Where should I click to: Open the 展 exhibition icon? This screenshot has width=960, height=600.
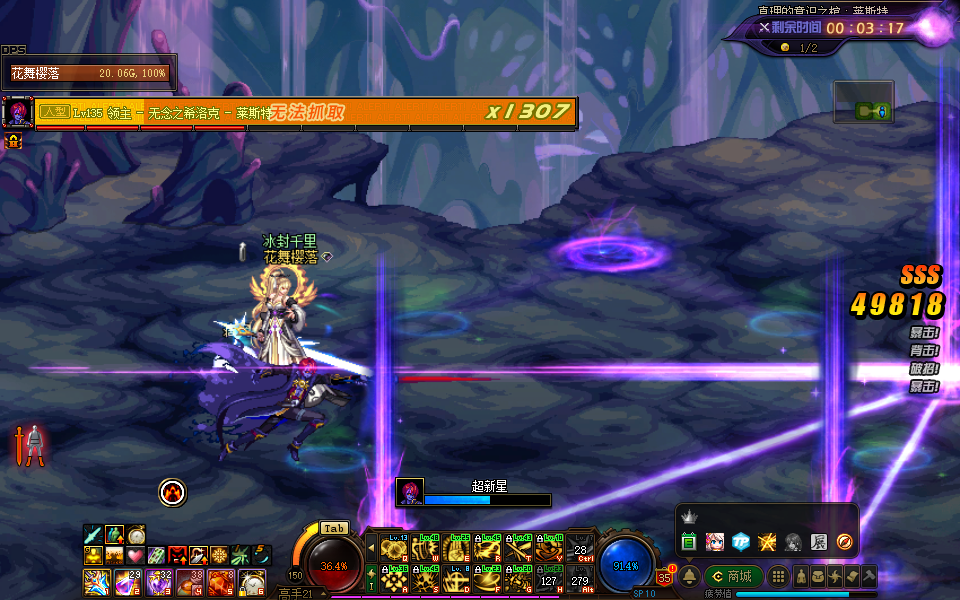[818, 542]
